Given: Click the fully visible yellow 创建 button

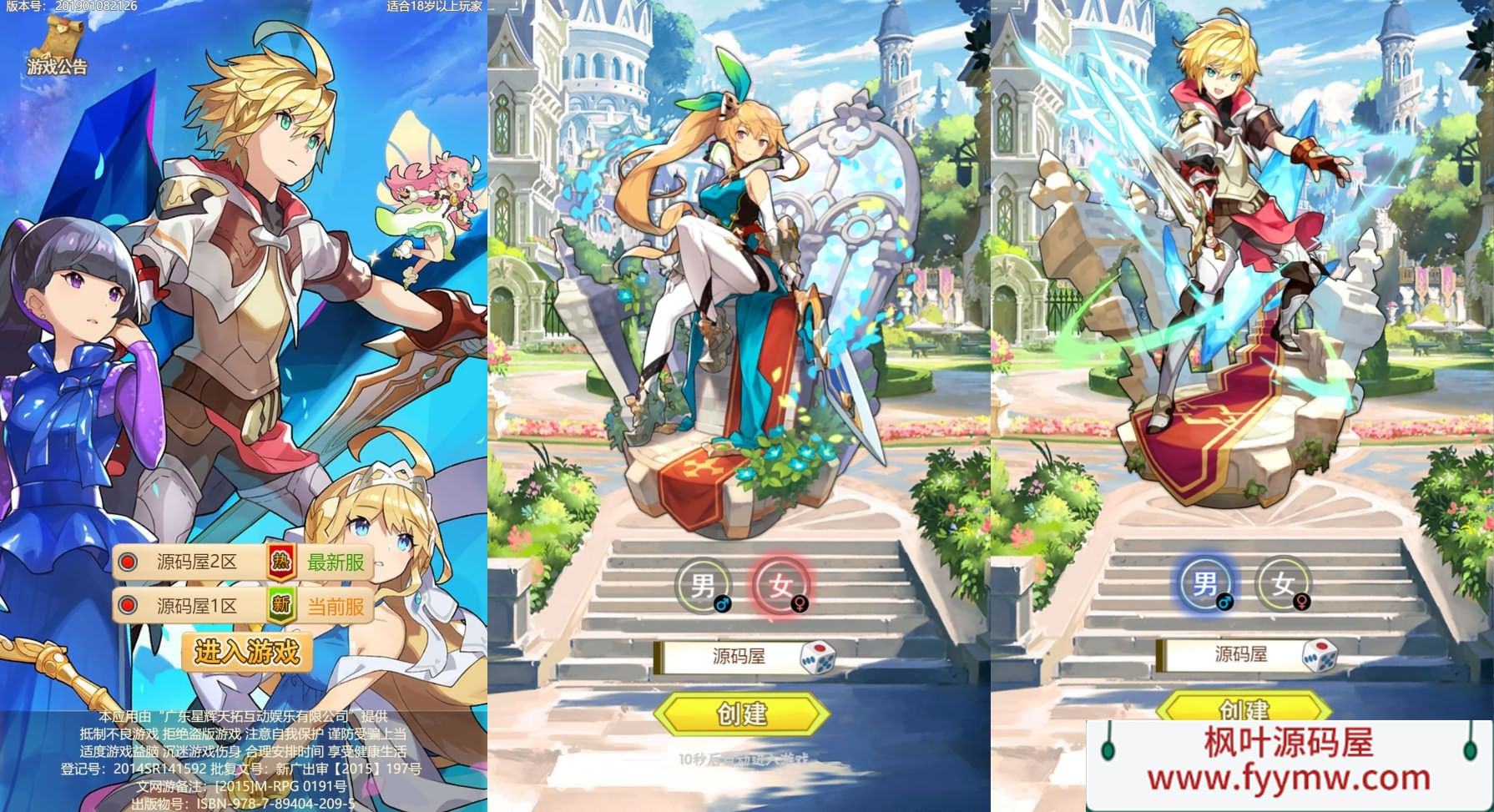Looking at the screenshot, I should point(741,714).
